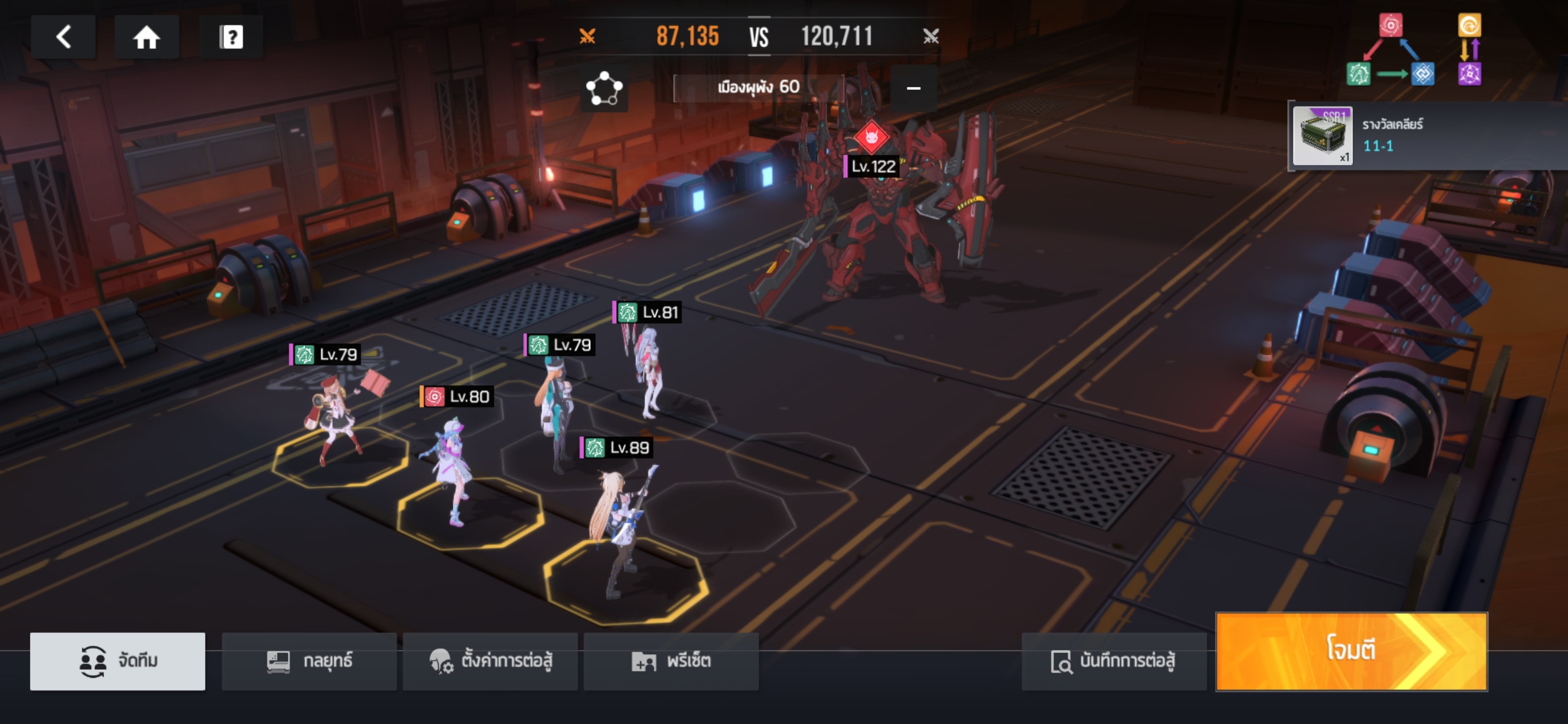1568x724 pixels.
Task: Open the พรีเซ็ต preset menu
Action: pos(671,661)
